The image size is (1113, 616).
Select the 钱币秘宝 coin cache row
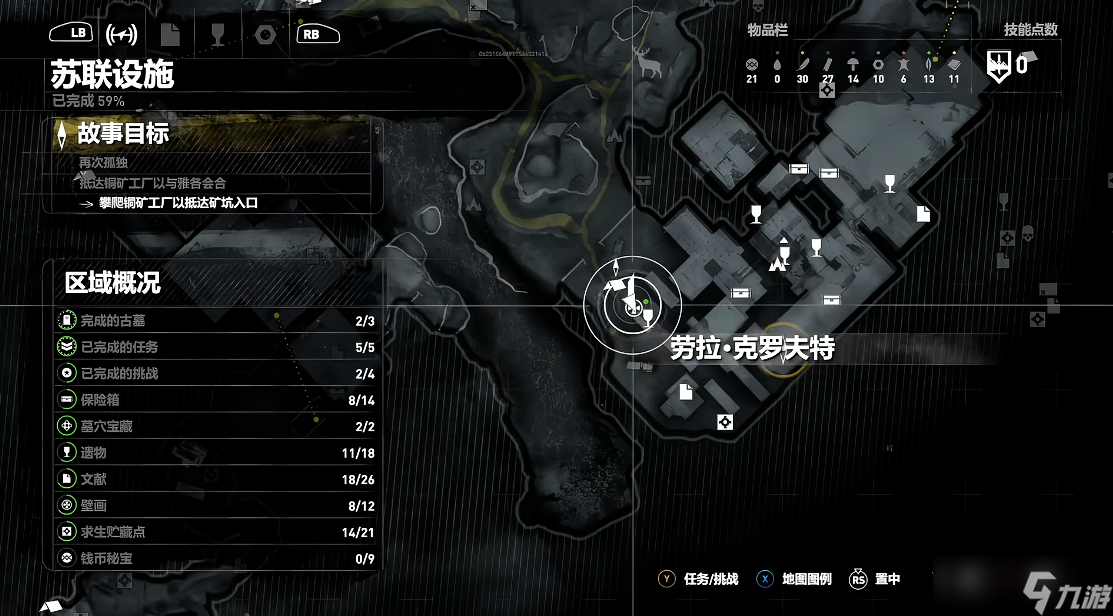213,559
